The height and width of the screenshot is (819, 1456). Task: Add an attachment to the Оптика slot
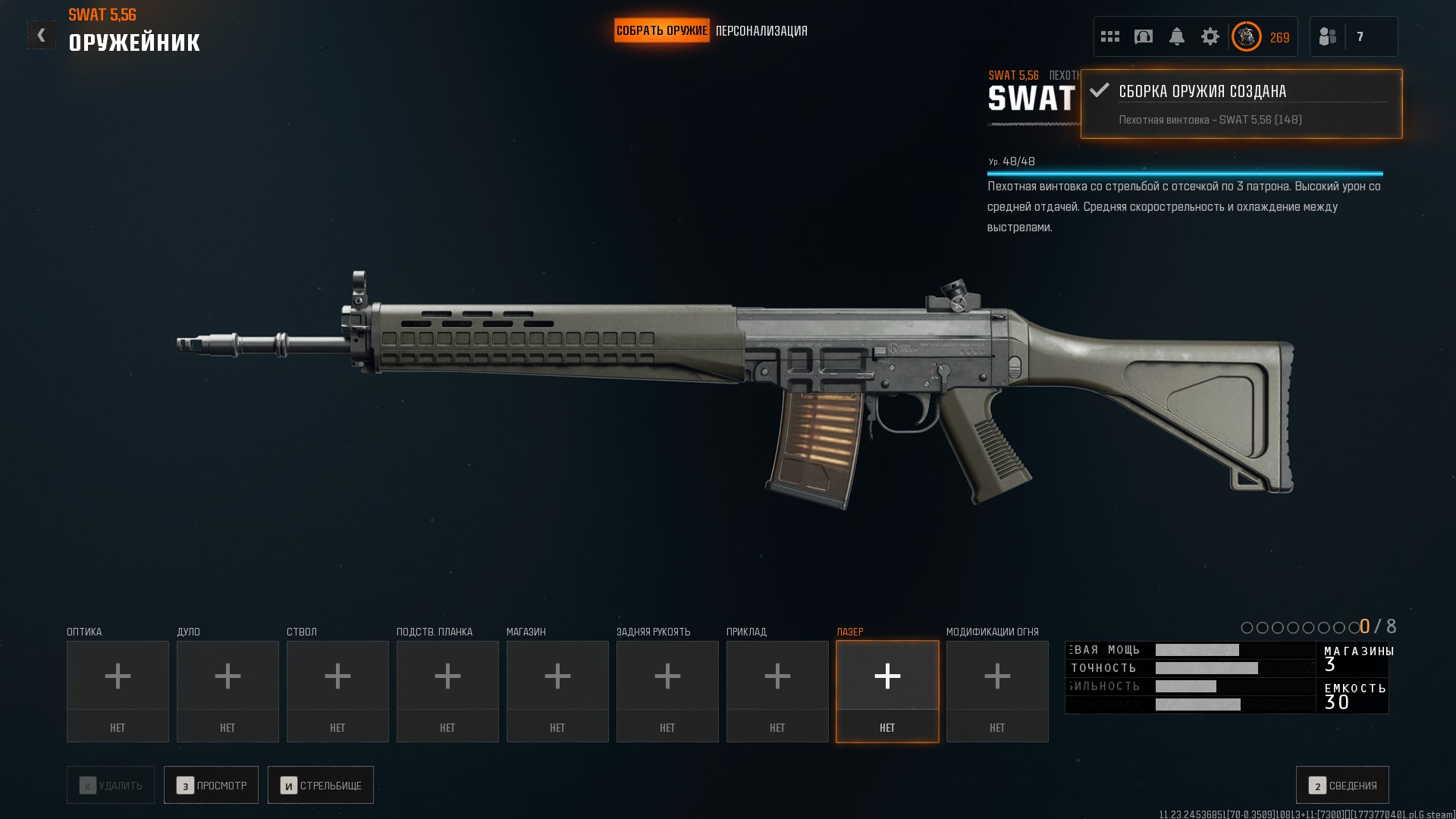pyautogui.click(x=118, y=691)
